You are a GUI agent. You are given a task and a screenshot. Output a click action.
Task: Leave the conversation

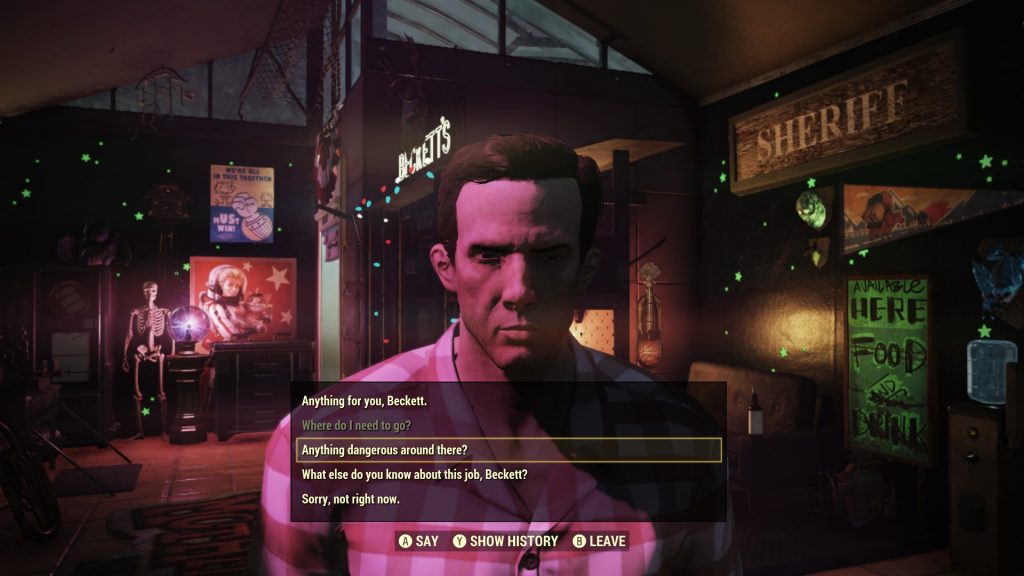tap(599, 541)
